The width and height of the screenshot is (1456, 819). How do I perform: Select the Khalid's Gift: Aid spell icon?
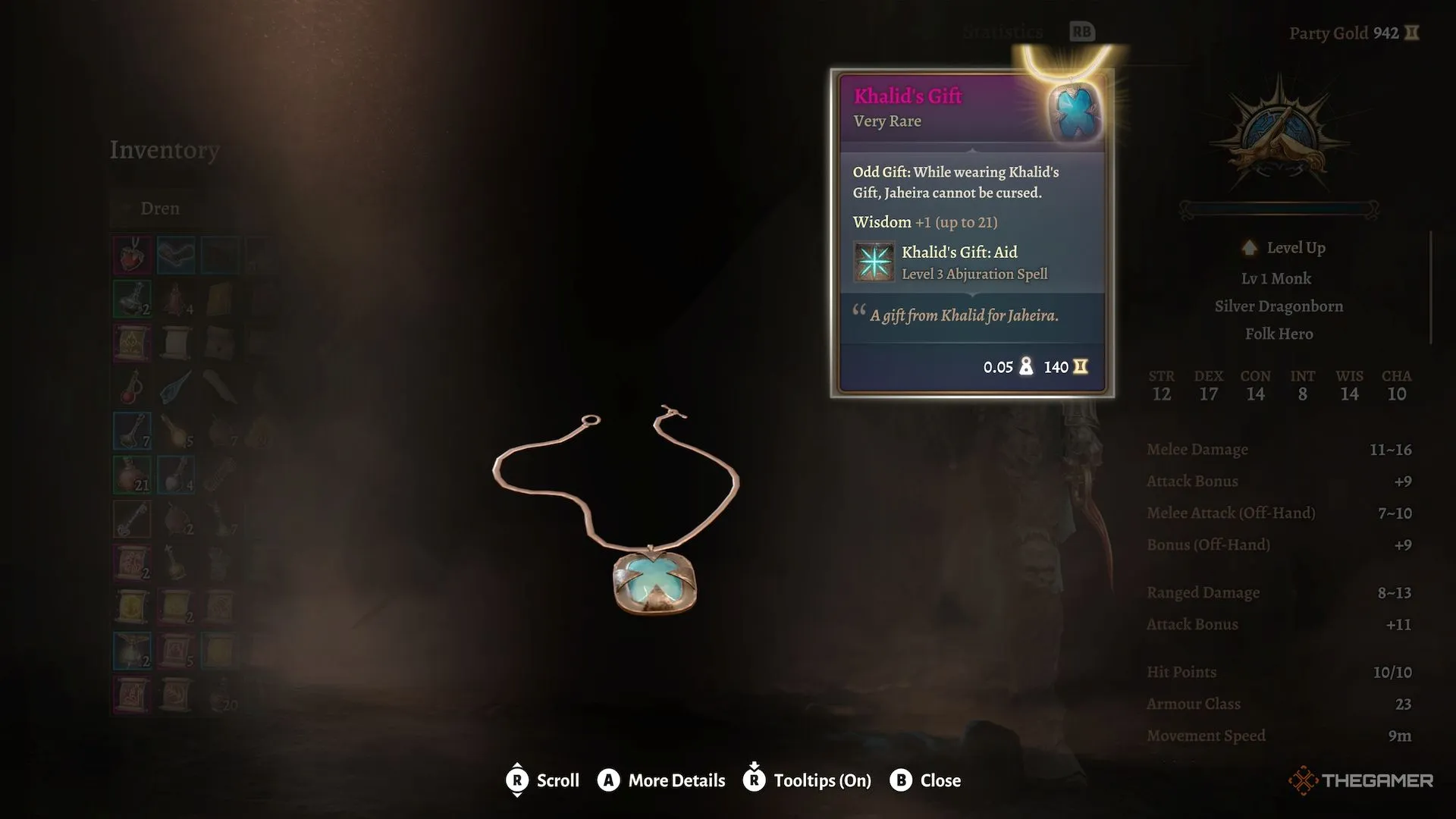(x=874, y=262)
